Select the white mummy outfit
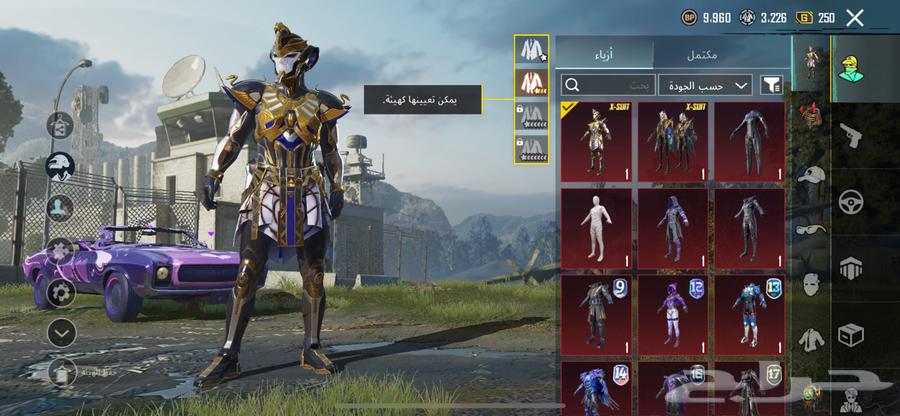This screenshot has height=416, width=900. pos(596,227)
